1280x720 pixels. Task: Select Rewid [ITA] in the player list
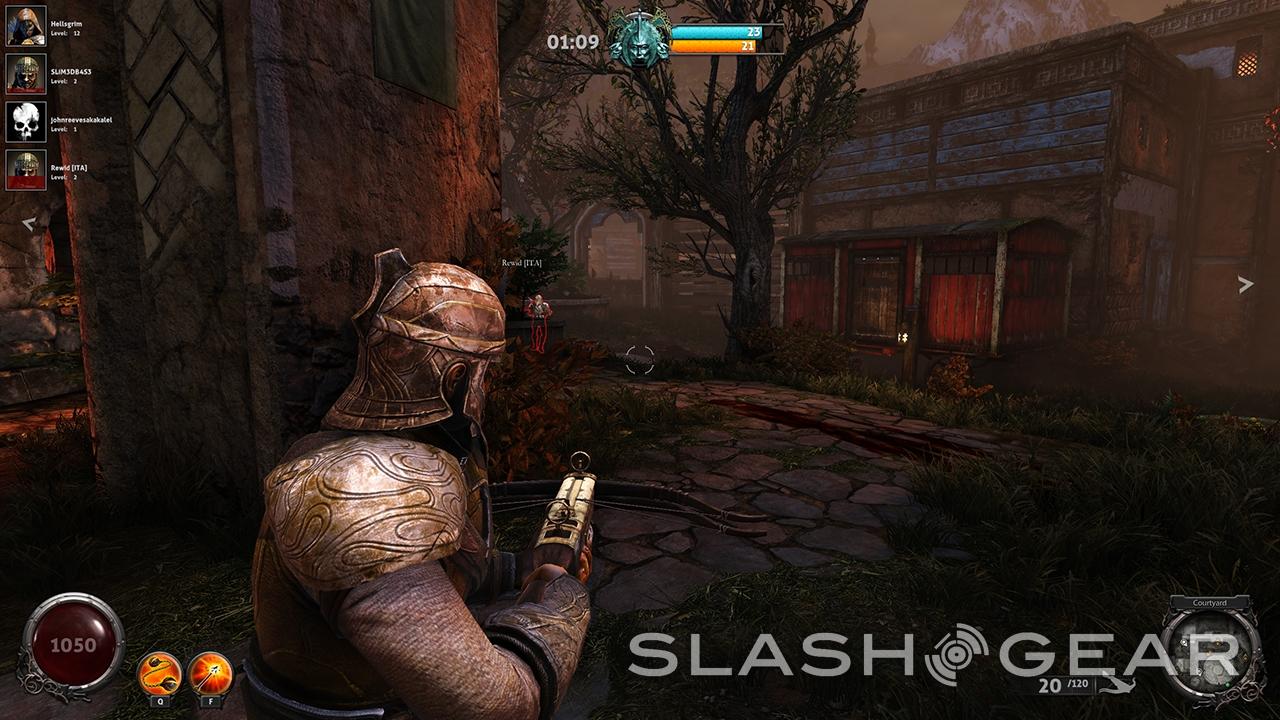pos(26,170)
